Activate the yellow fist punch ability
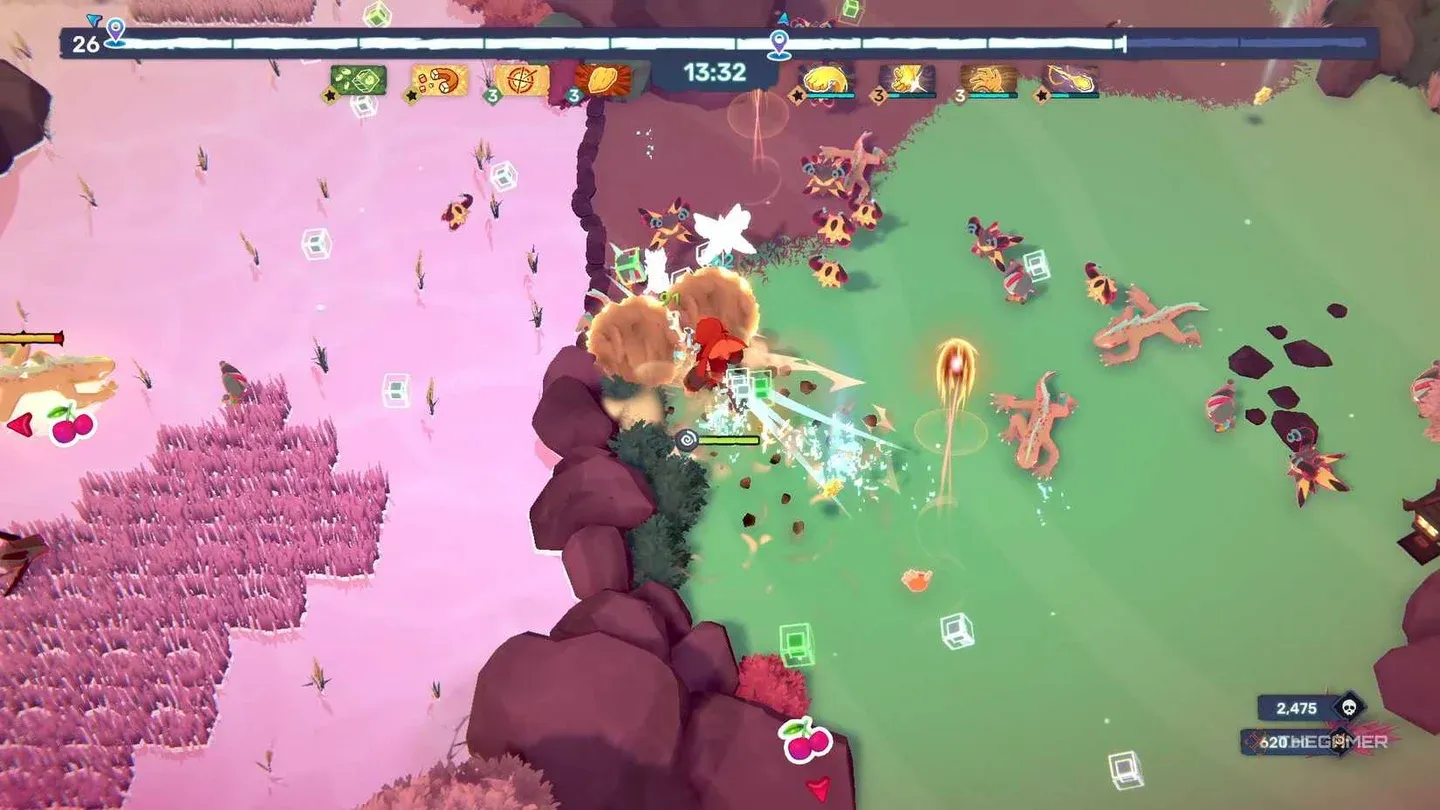1440x810 pixels. click(x=826, y=80)
